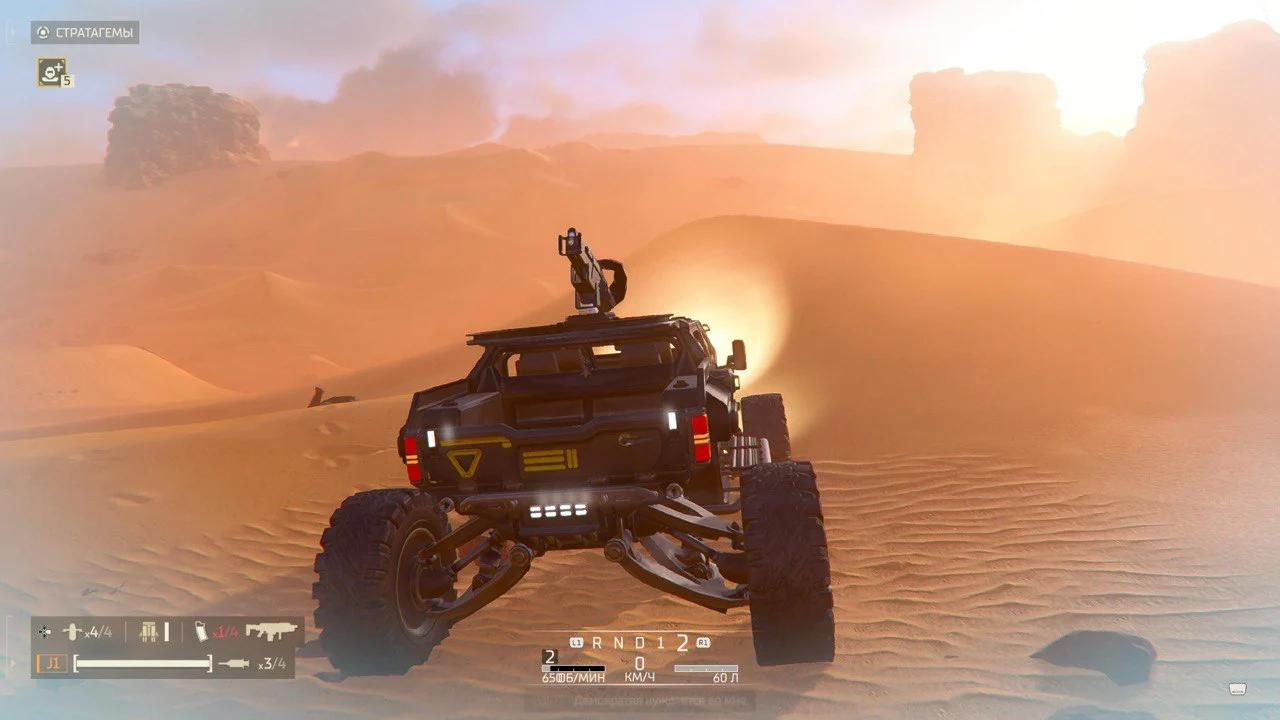This screenshot has width=1280, height=720.
Task: Select the N gear position label
Action: click(x=620, y=642)
